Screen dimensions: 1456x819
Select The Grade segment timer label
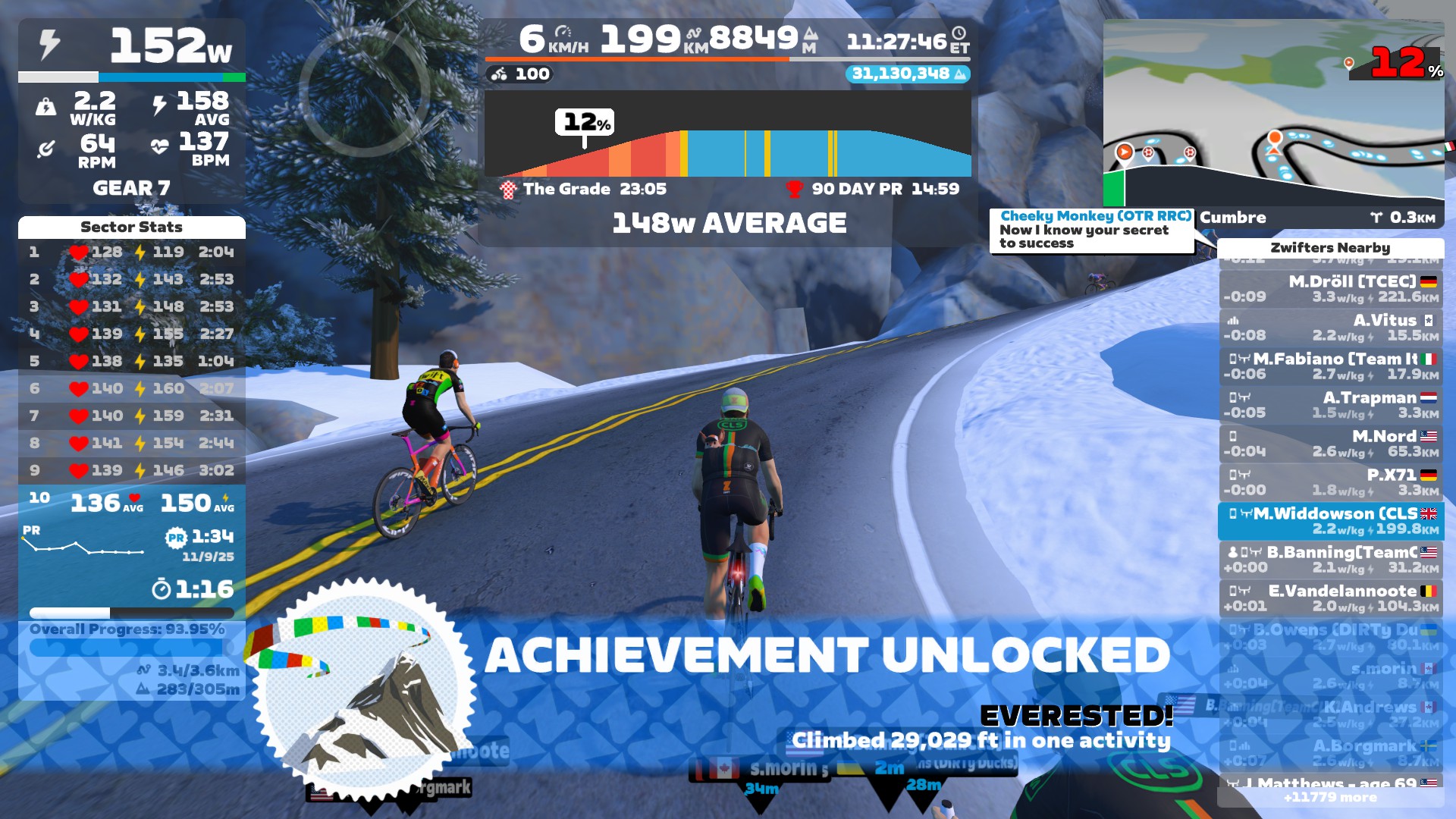pos(584,189)
